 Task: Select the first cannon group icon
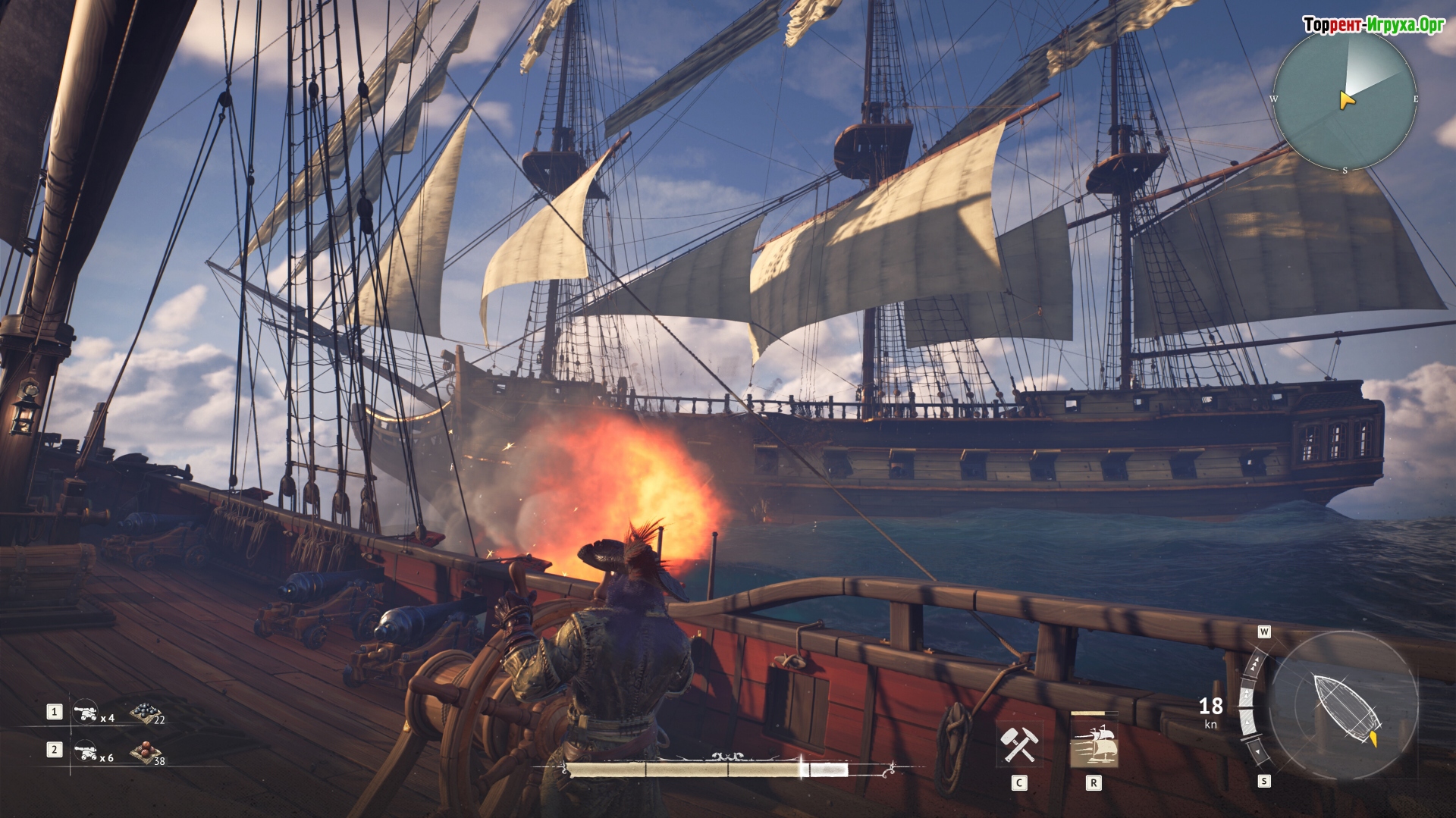click(x=84, y=712)
